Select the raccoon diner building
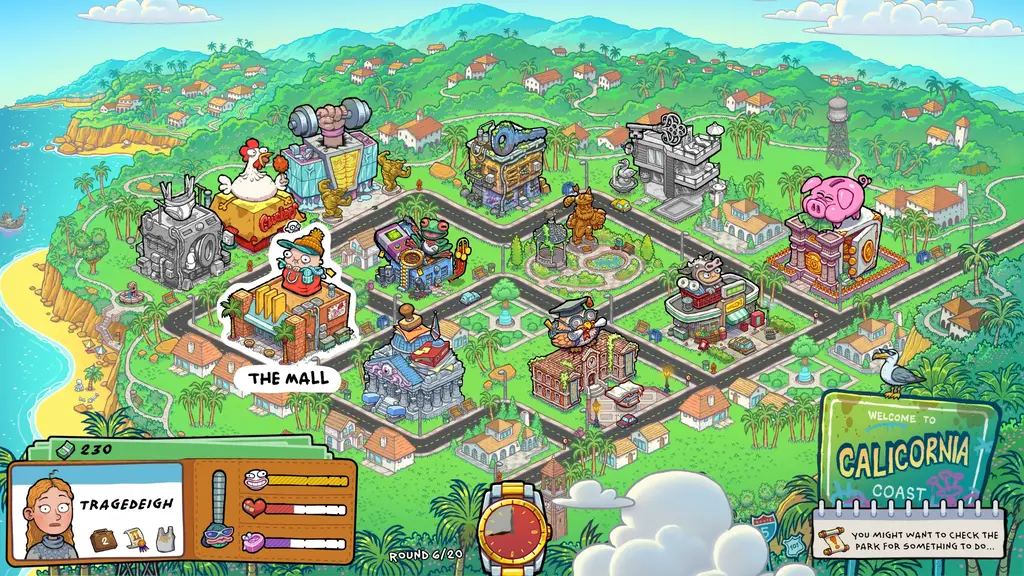The width and height of the screenshot is (1024, 576). (x=710, y=300)
